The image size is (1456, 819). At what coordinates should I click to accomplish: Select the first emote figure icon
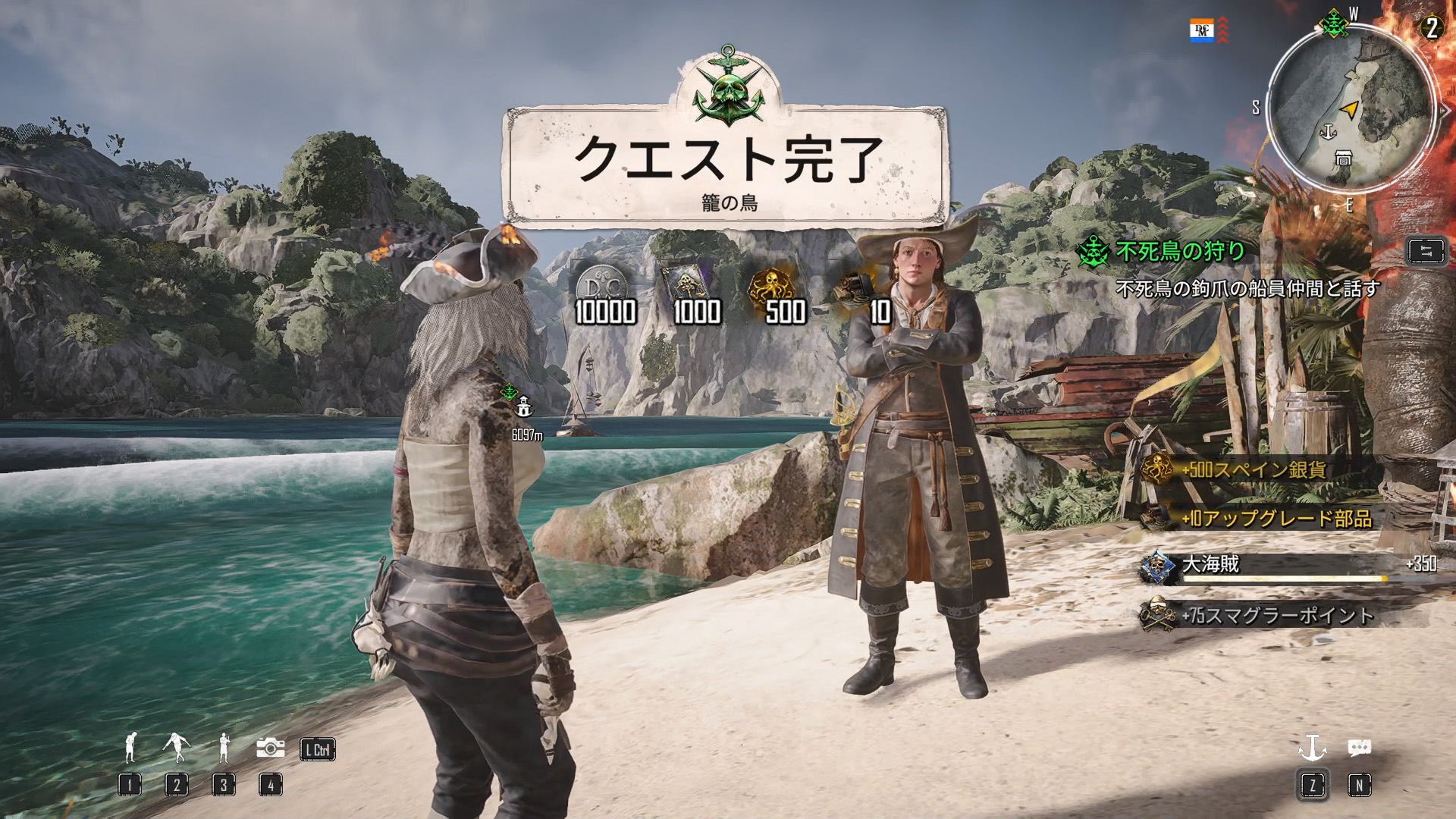[x=130, y=748]
